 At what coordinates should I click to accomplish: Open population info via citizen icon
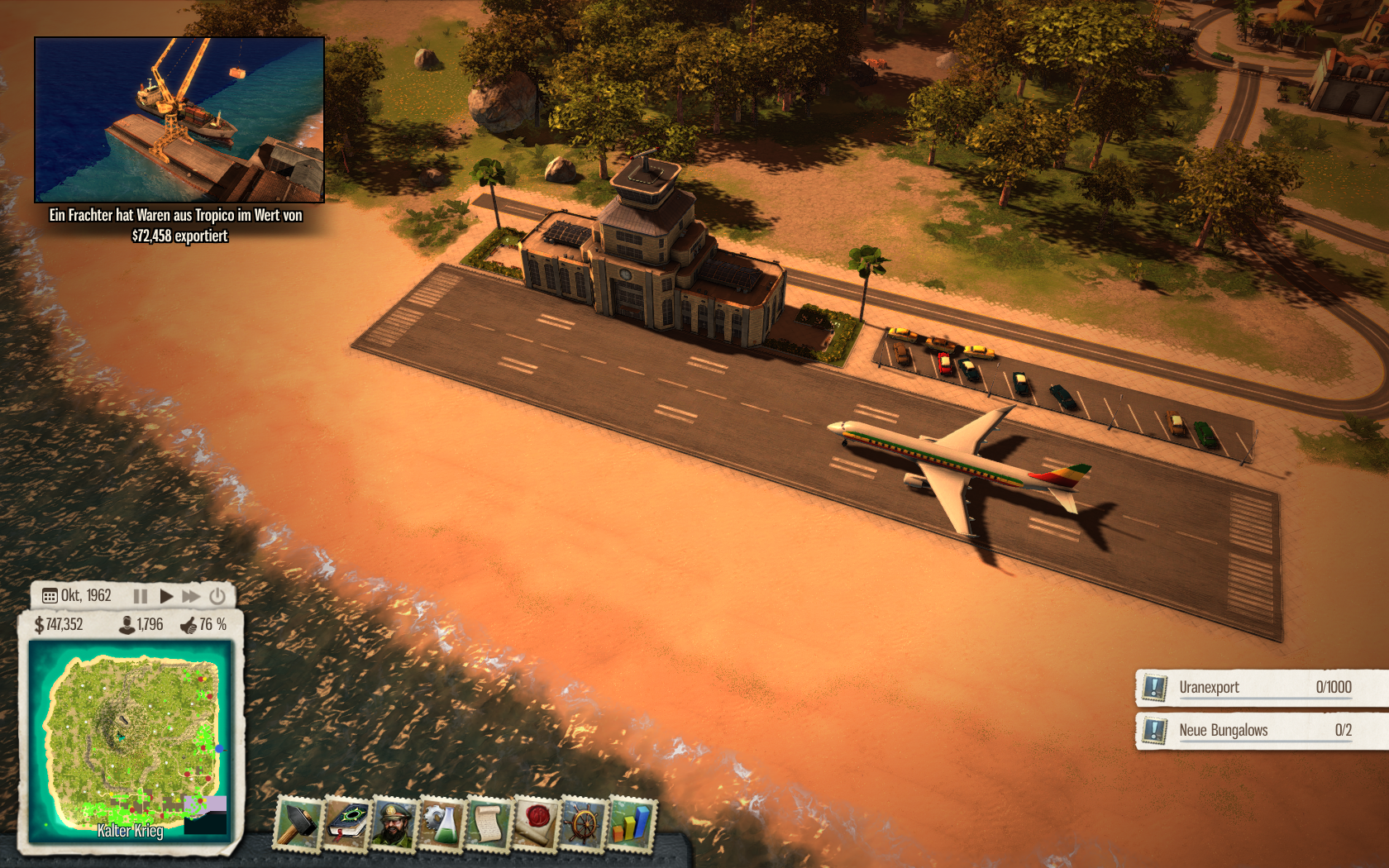[x=127, y=625]
